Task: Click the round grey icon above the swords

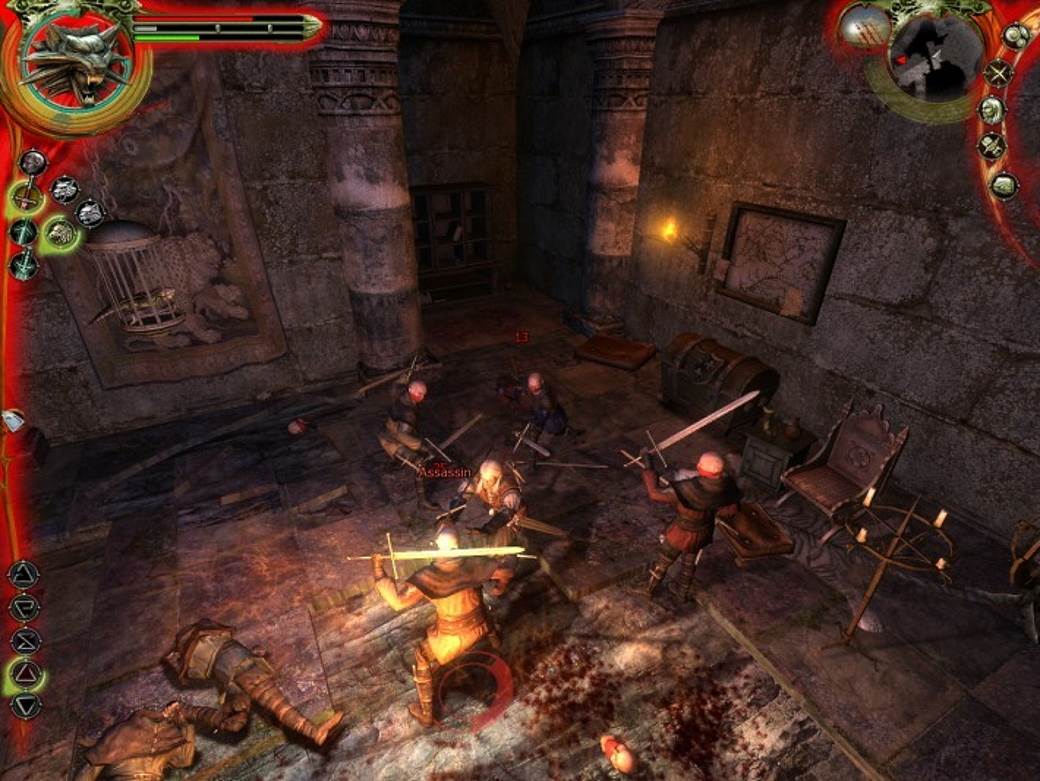Action: click(x=33, y=161)
